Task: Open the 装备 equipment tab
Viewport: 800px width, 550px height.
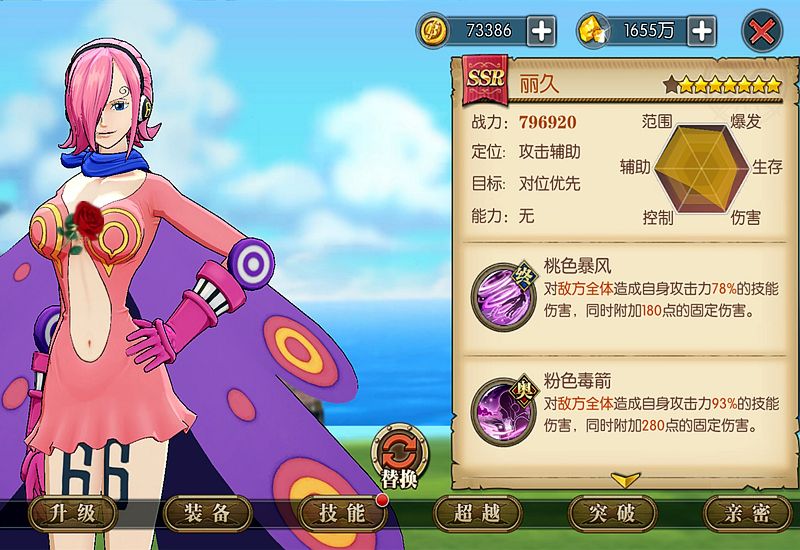Action: tap(209, 514)
